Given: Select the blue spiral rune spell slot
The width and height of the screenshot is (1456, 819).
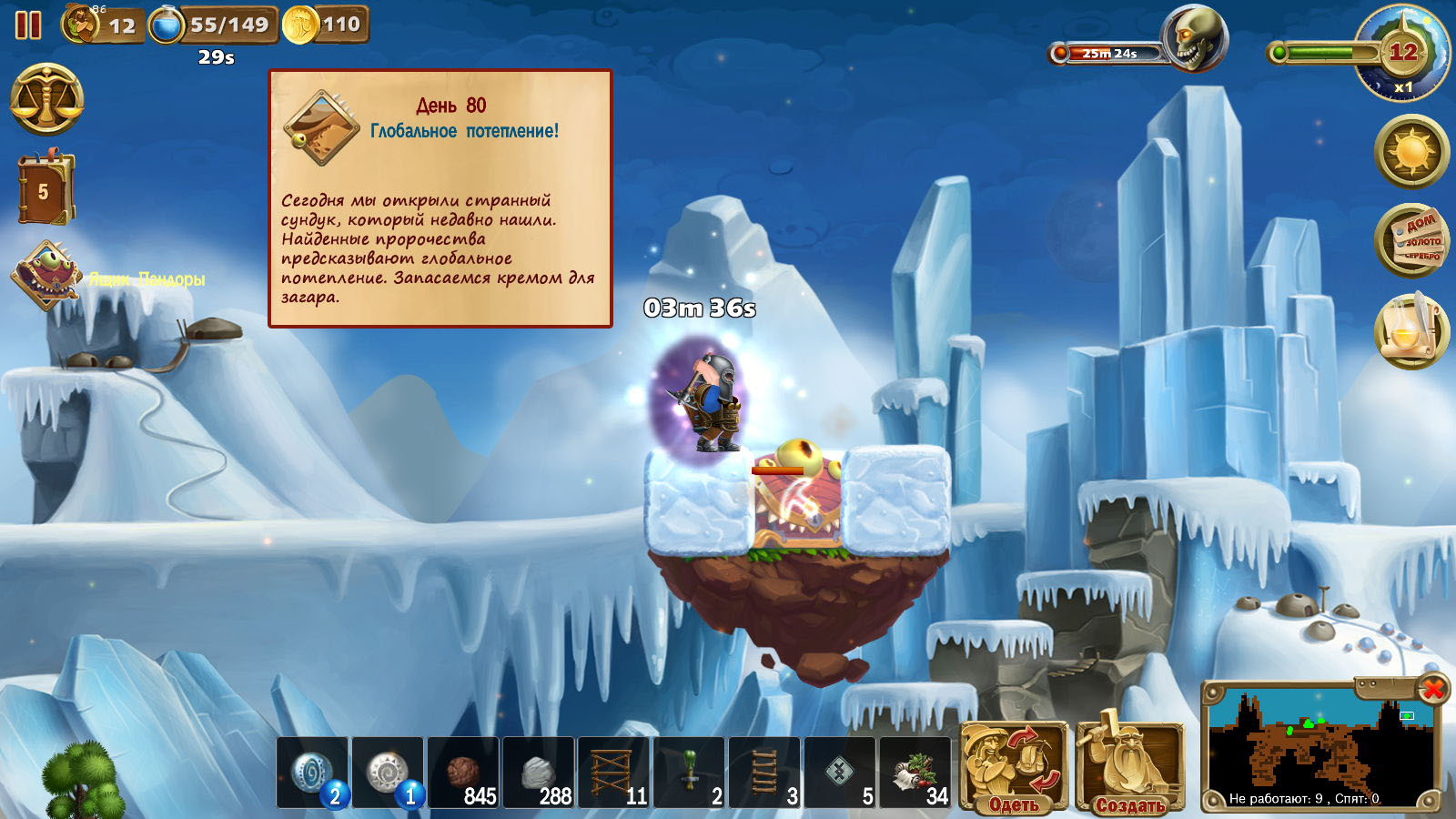Looking at the screenshot, I should click(312, 773).
